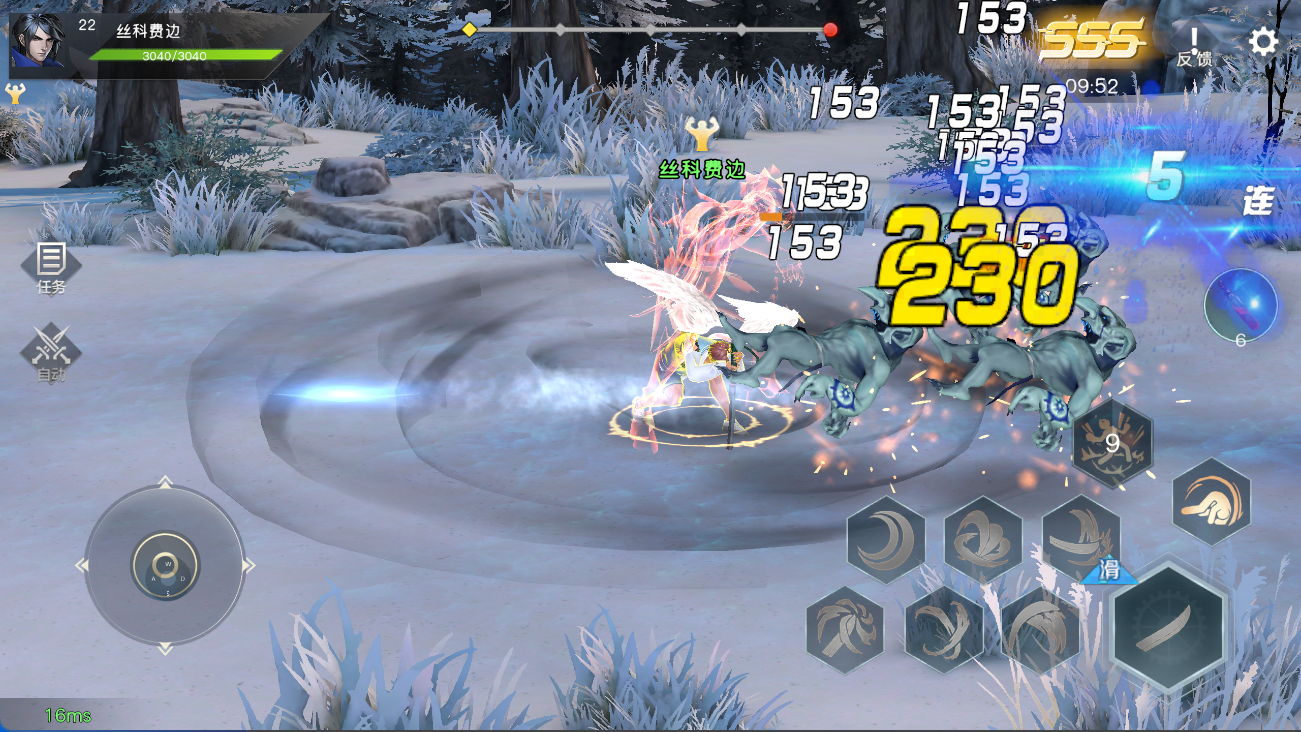Click the muscle buff icon under portrait
The height and width of the screenshot is (732, 1301).
(15, 94)
